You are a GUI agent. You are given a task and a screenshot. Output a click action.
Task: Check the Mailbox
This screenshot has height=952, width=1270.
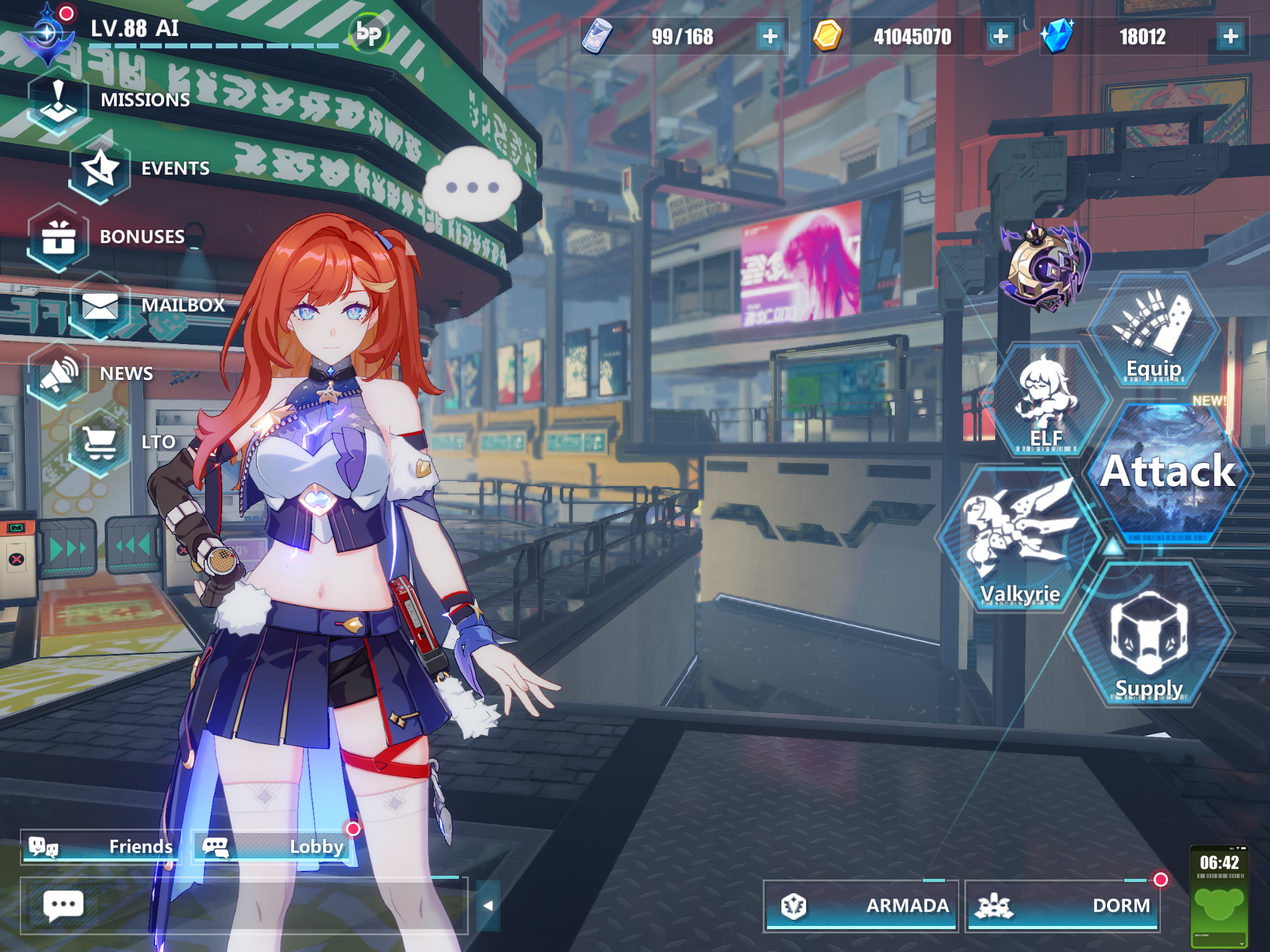click(x=100, y=306)
